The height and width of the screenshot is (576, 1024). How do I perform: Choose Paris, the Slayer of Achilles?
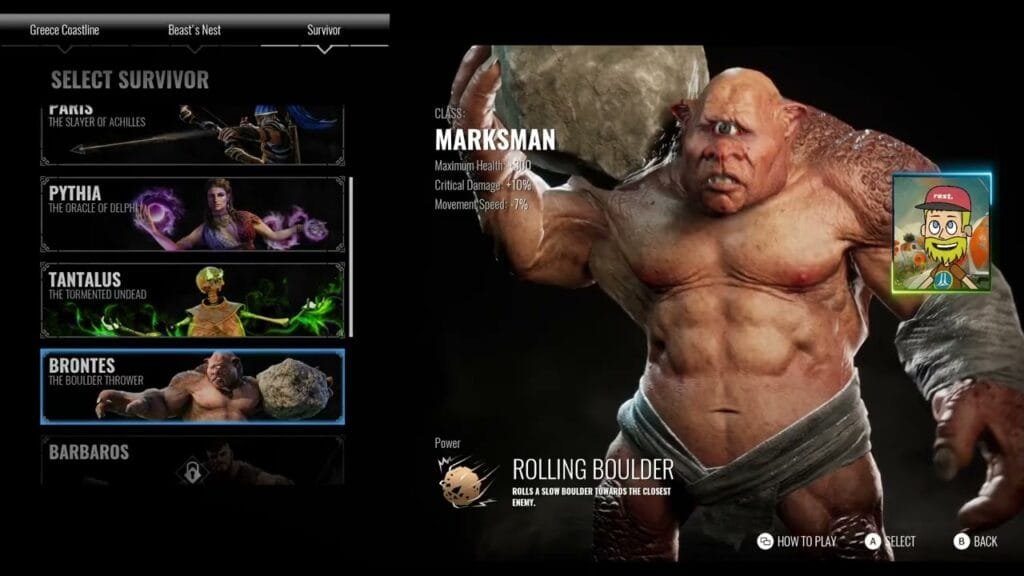pyautogui.click(x=191, y=135)
